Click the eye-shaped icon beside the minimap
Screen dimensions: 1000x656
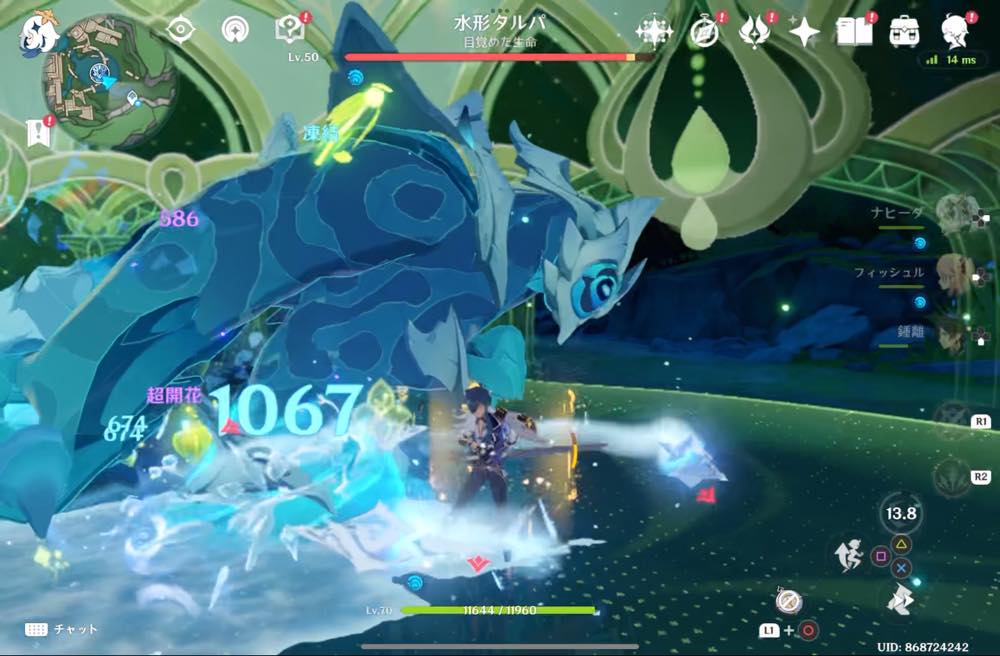click(x=181, y=30)
